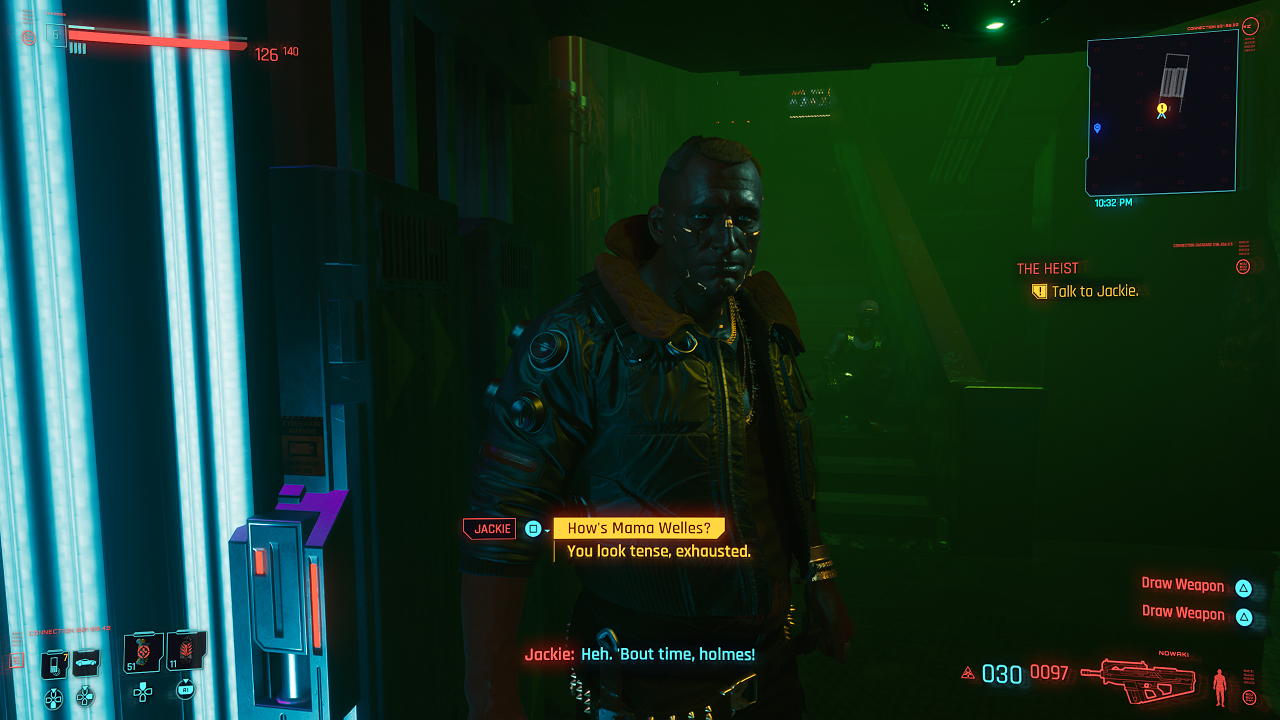Click the Nowaki rifle weapon icon
The height and width of the screenshot is (720, 1280).
click(1142, 677)
